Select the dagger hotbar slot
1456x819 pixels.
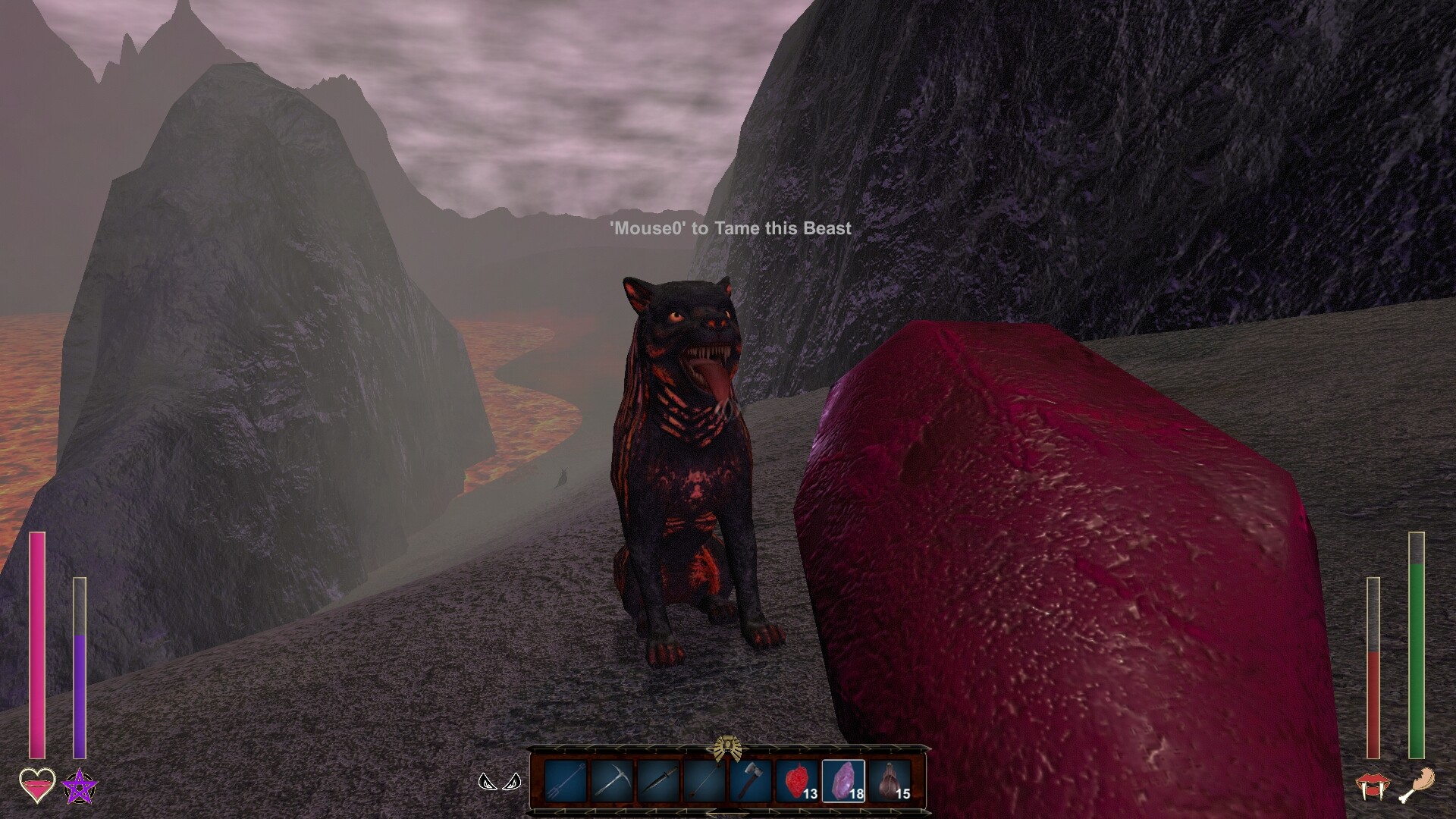pyautogui.click(x=658, y=781)
